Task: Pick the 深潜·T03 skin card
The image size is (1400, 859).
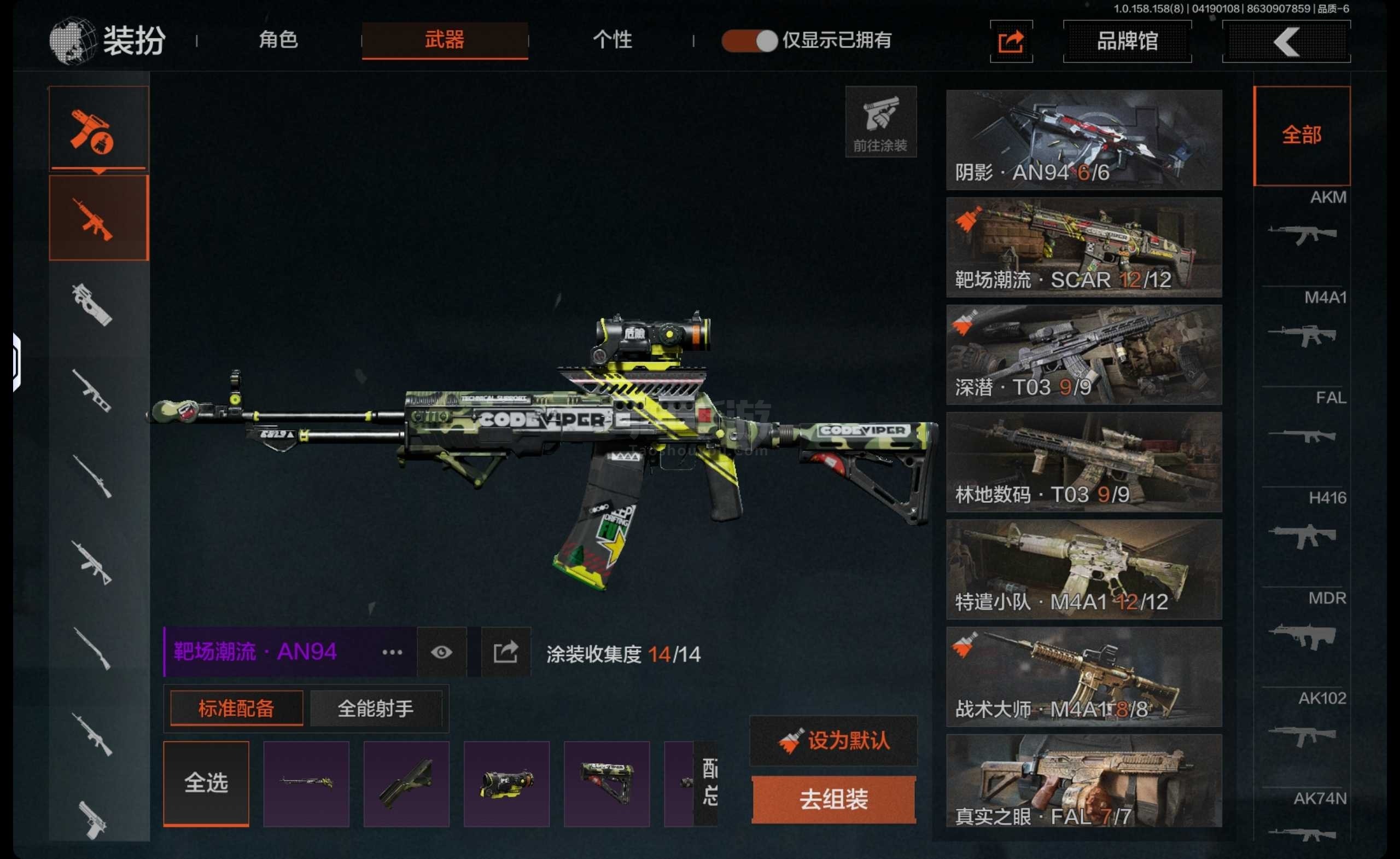Action: tap(1083, 355)
